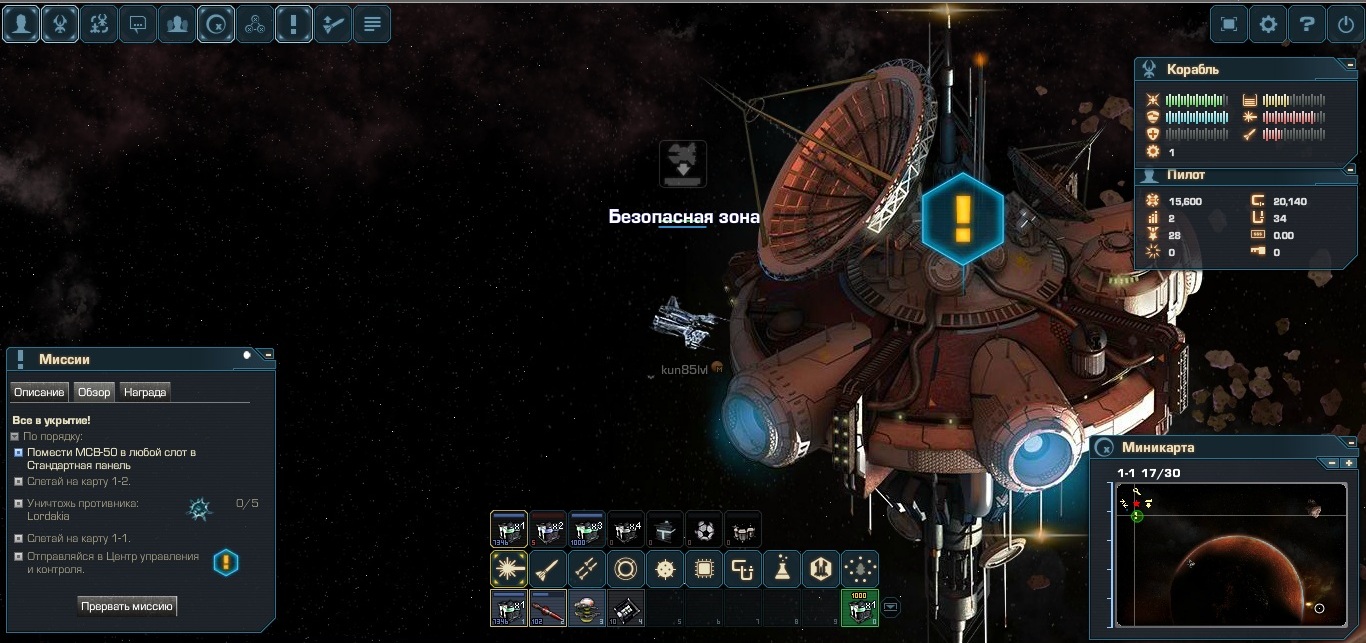Click the power logout button
The width and height of the screenshot is (1366, 643).
coord(1345,24)
